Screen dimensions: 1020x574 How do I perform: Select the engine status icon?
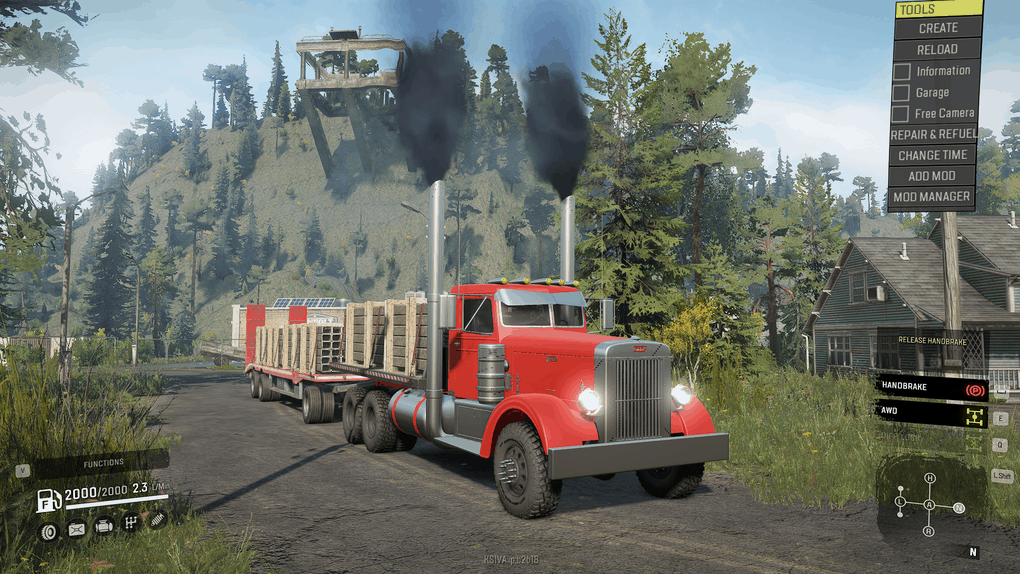point(103,526)
